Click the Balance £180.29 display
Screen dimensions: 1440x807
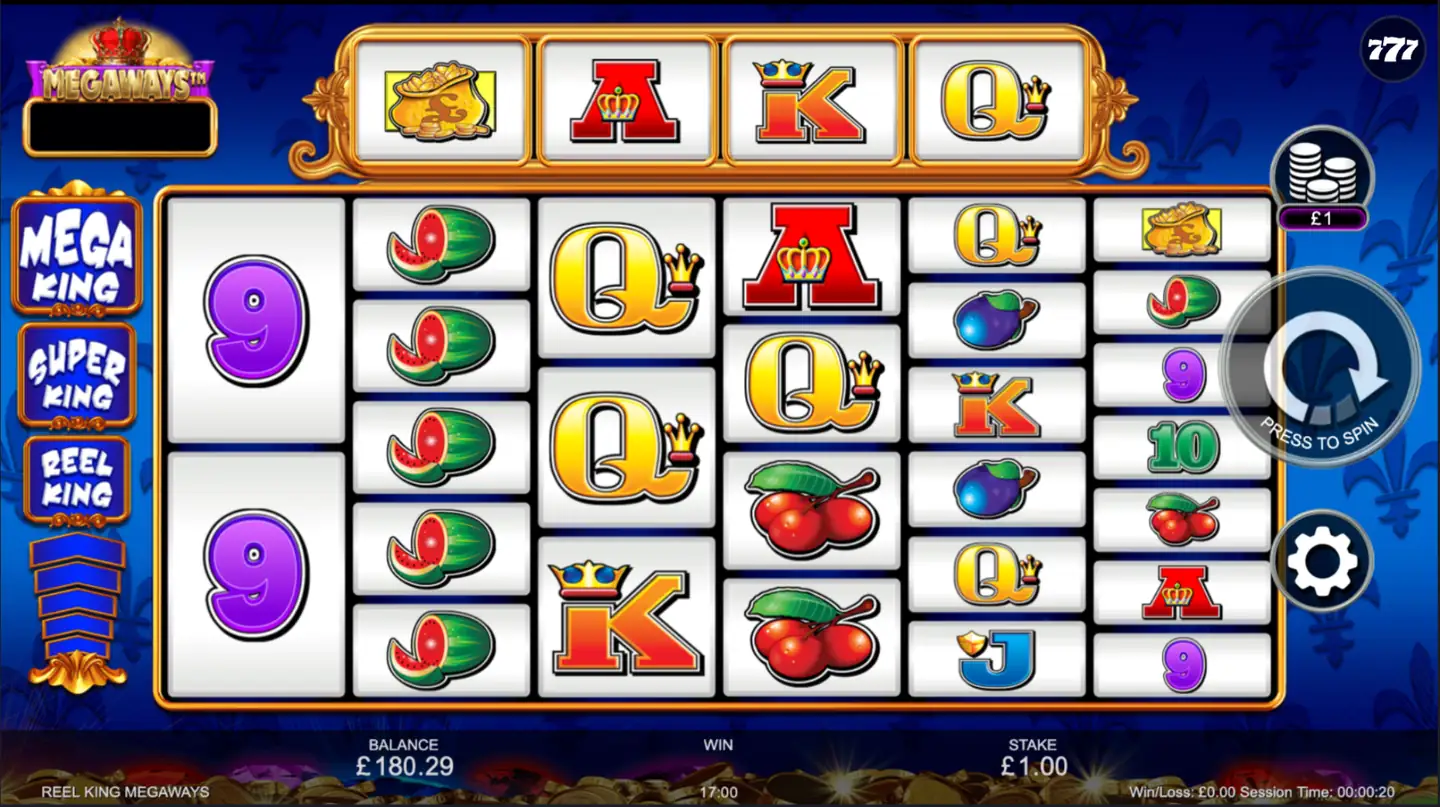[403, 758]
